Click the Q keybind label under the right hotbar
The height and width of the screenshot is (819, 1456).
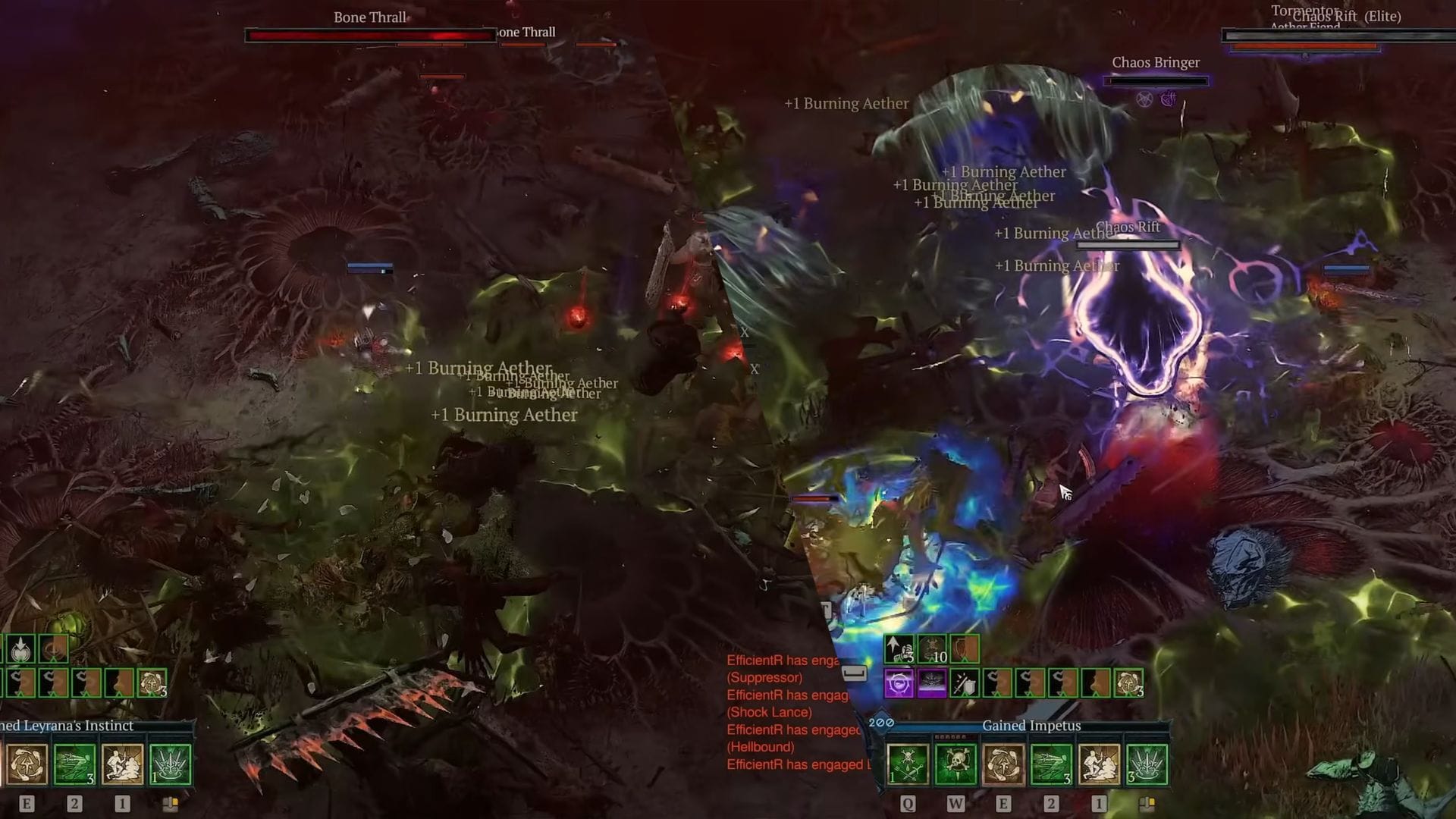(909, 803)
